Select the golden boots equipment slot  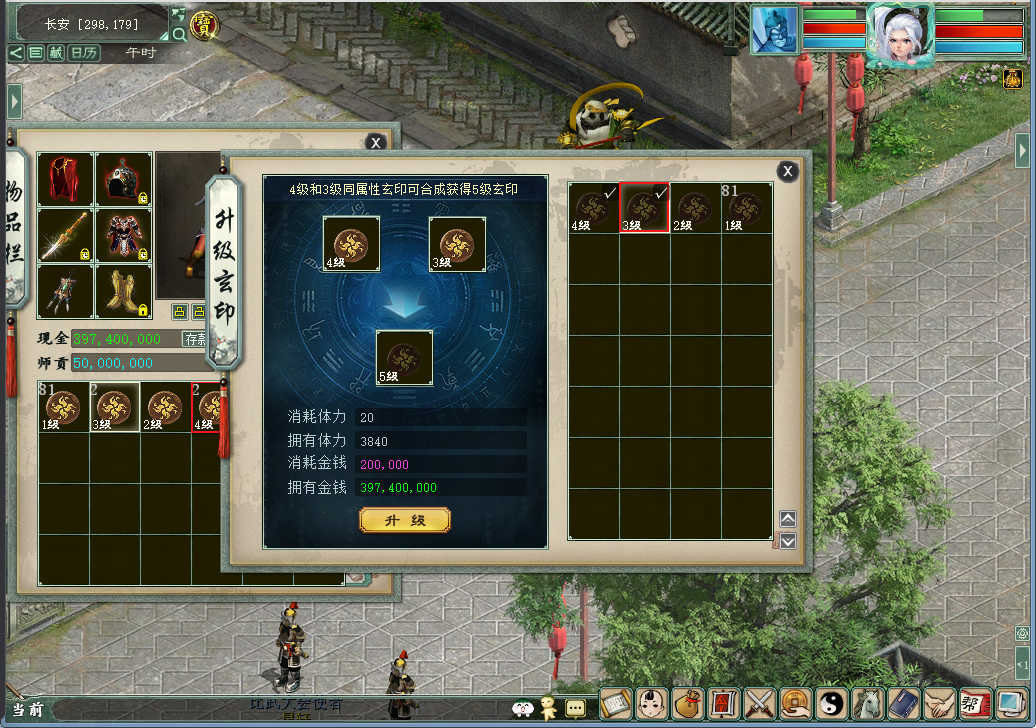point(124,291)
